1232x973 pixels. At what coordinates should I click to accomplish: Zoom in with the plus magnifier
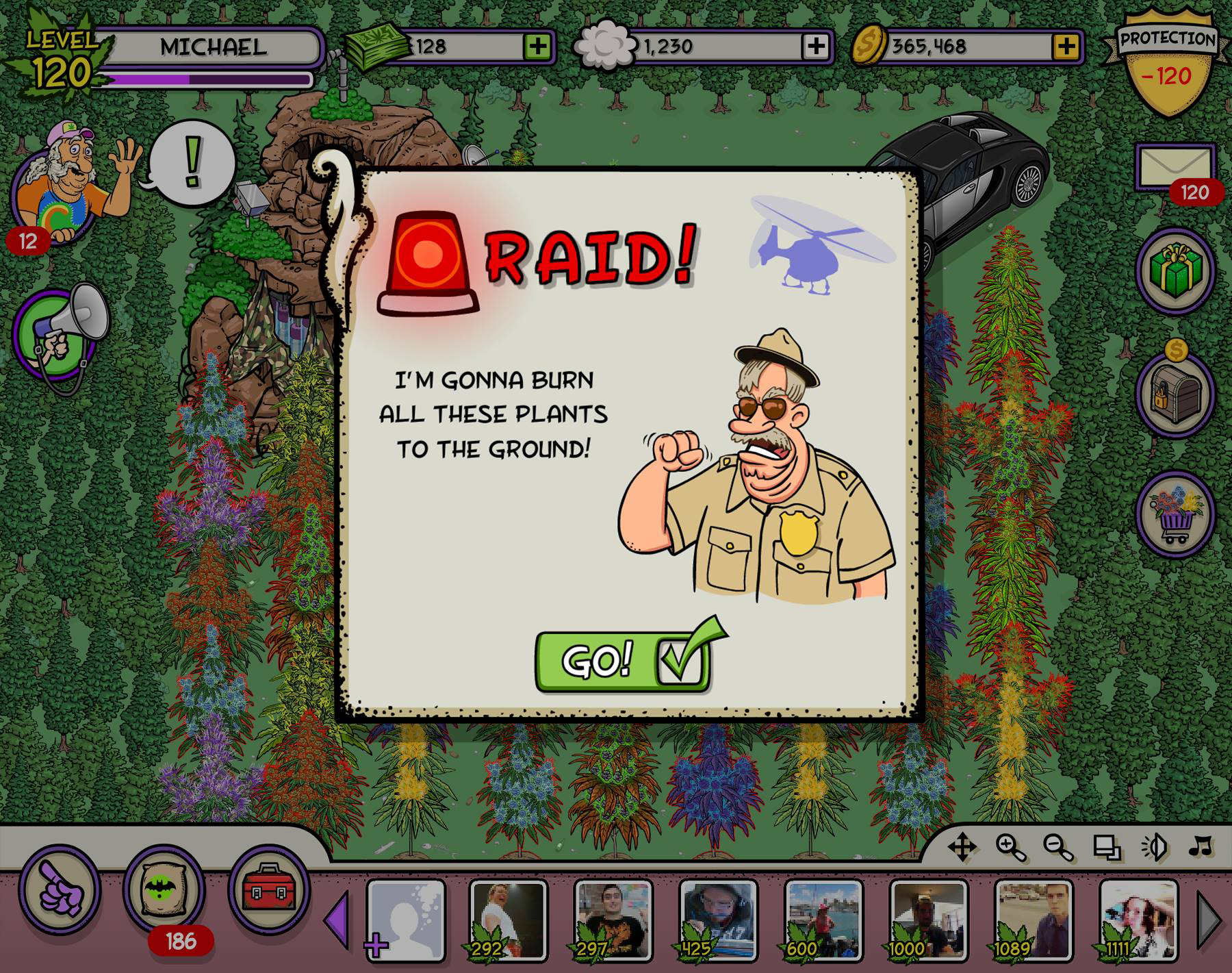coord(1010,848)
